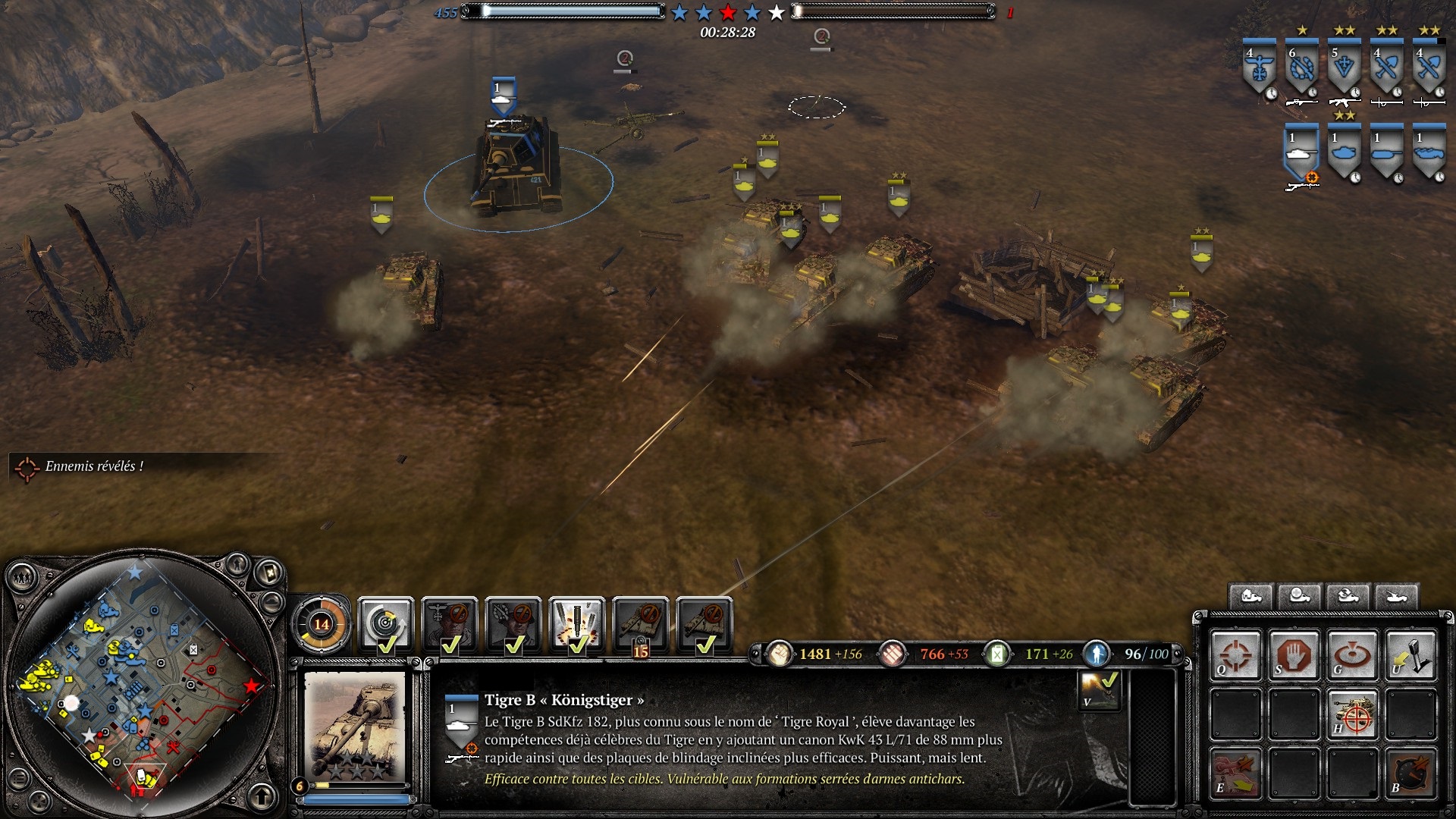The width and height of the screenshot is (1456, 819).
Task: Select the radar target commander ability
Action: (385, 625)
